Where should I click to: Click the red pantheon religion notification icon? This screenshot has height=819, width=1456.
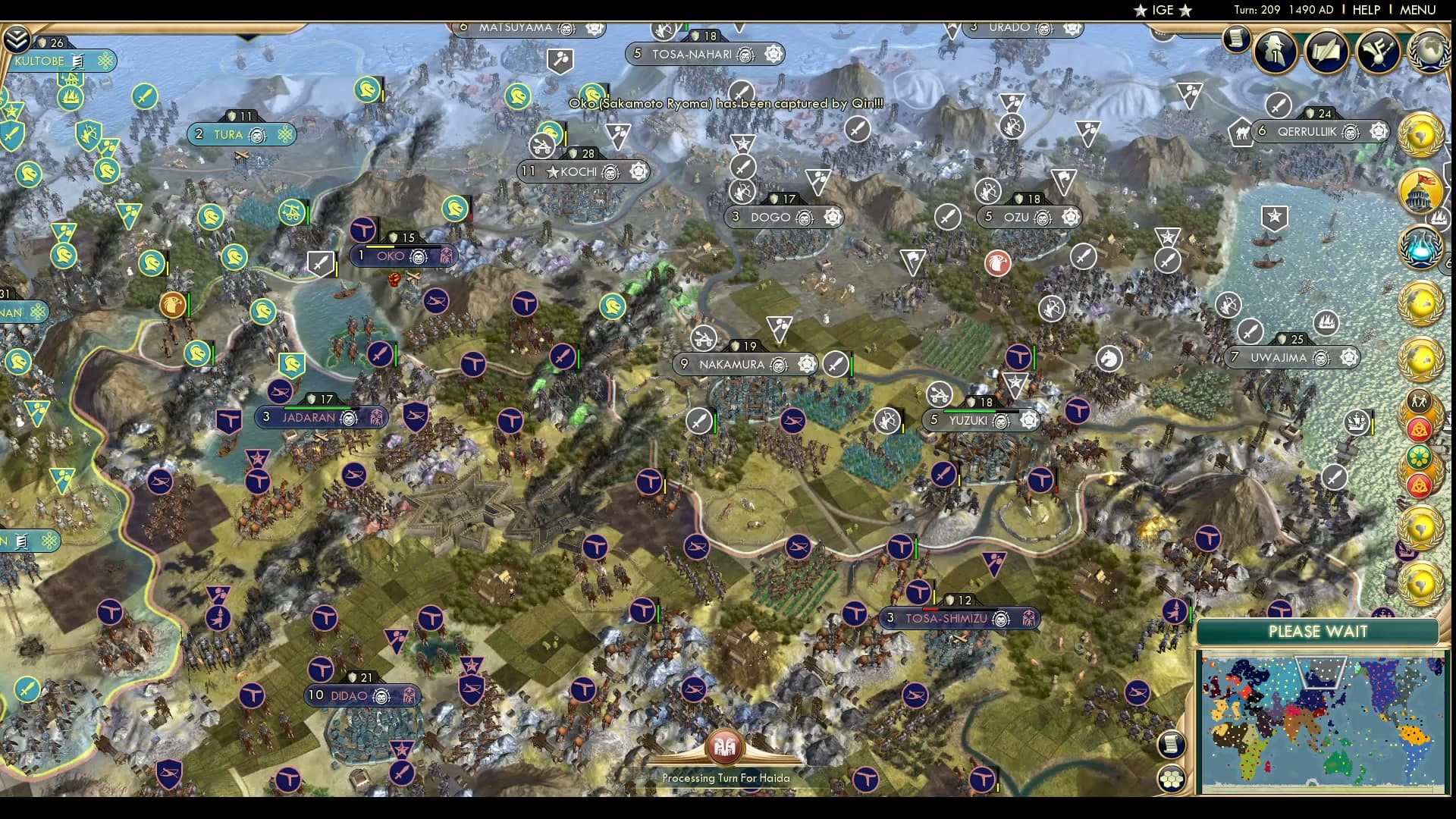click(1420, 428)
